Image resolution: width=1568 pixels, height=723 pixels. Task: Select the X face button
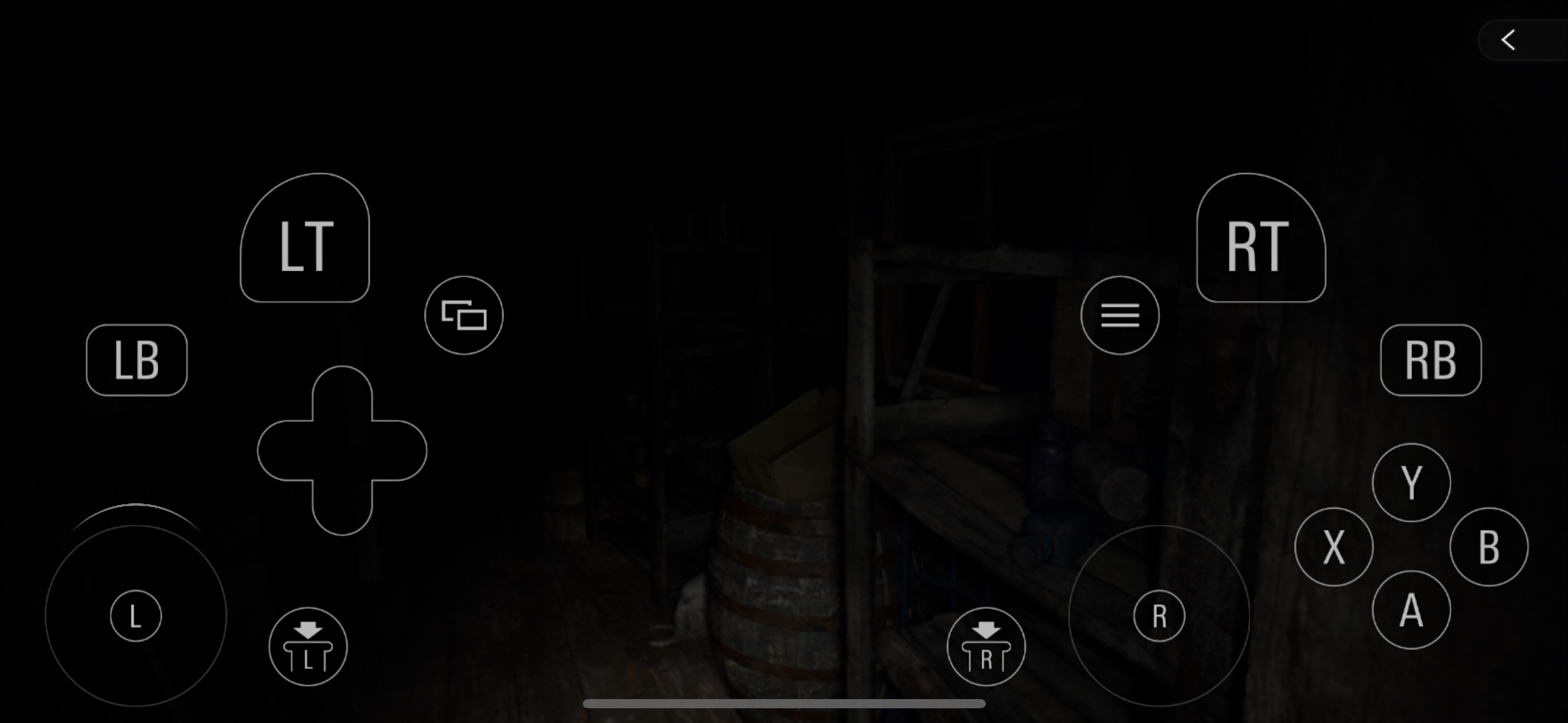(1332, 546)
